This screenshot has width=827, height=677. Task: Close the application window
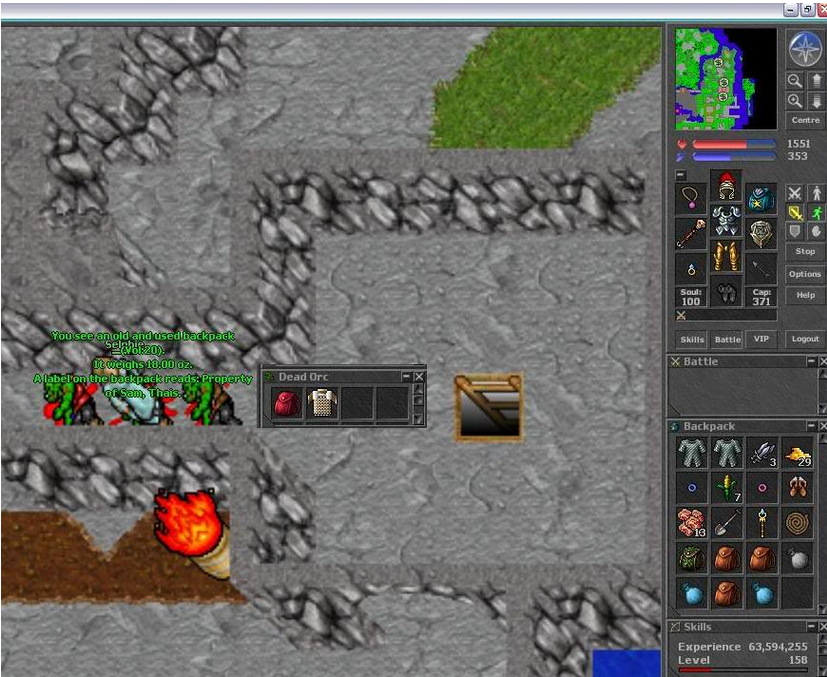pos(819,9)
